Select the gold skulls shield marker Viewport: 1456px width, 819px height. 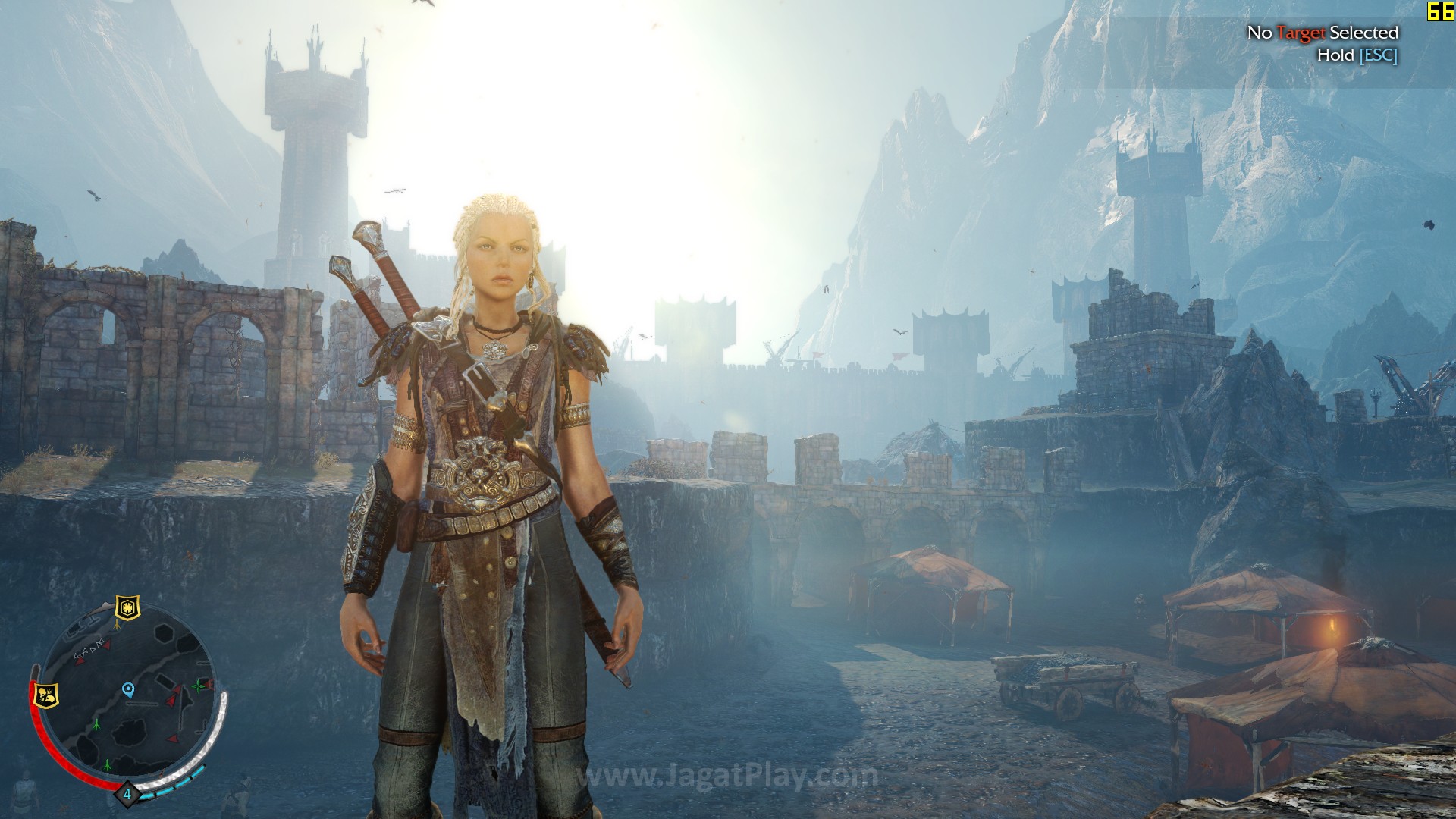[47, 695]
